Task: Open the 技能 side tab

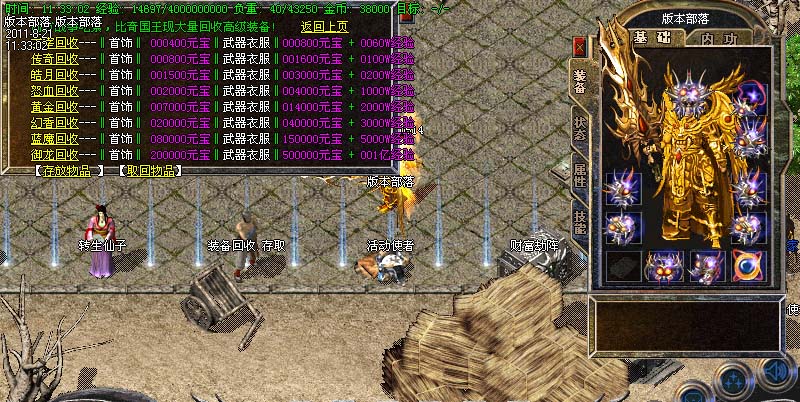Action: pos(579,222)
